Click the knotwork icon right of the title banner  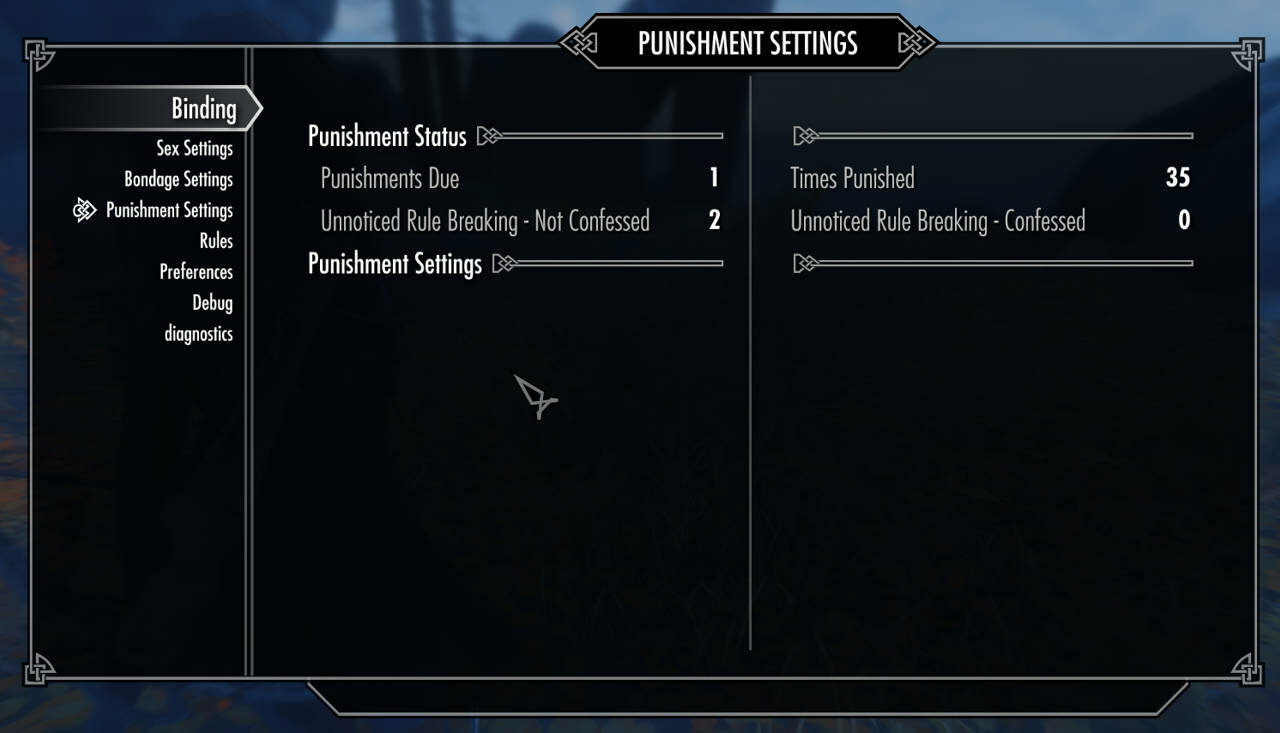[914, 43]
